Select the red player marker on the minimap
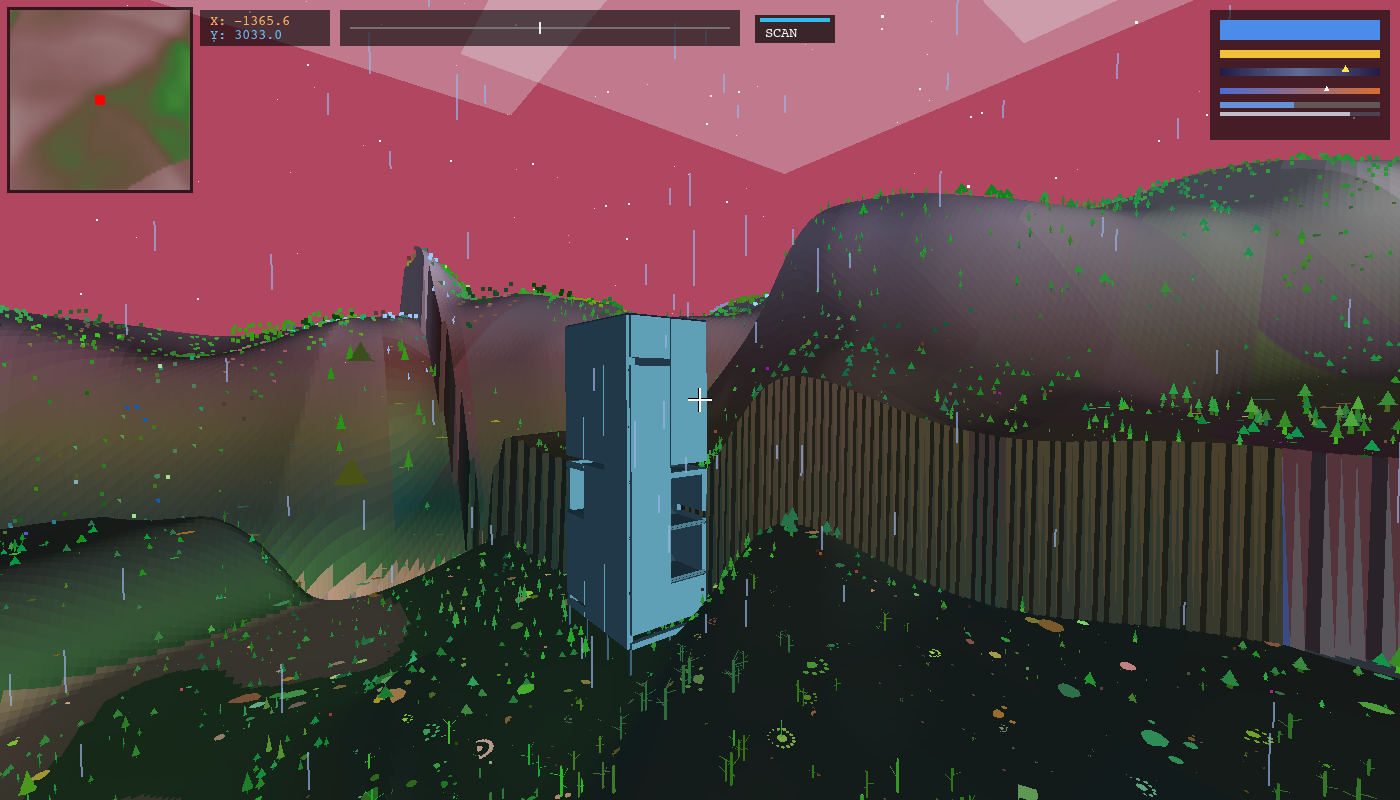 (x=98, y=100)
